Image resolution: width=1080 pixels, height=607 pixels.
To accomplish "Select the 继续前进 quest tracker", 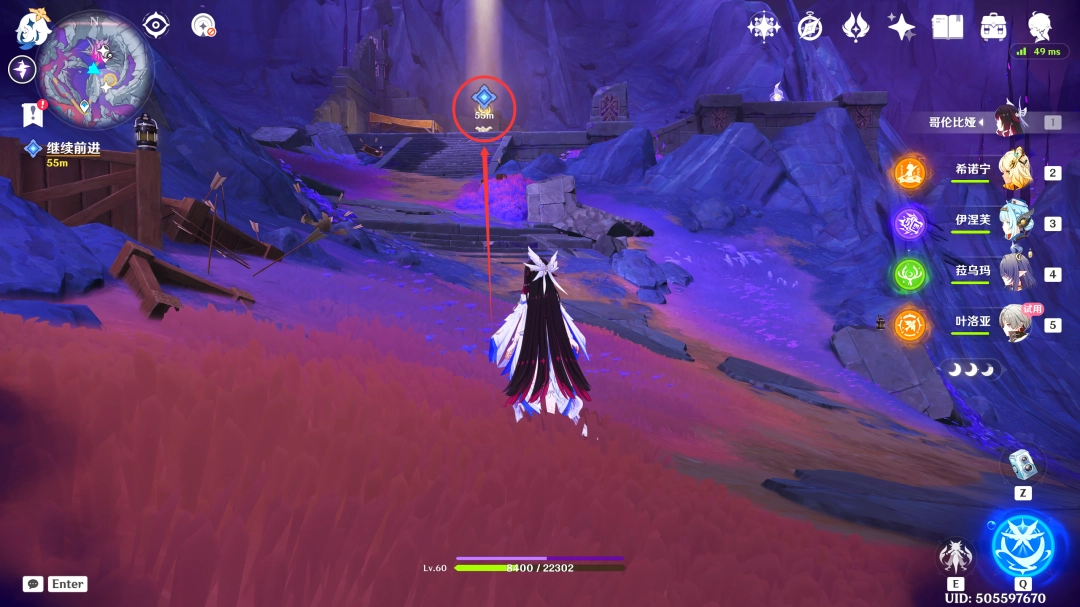I will point(72,149).
